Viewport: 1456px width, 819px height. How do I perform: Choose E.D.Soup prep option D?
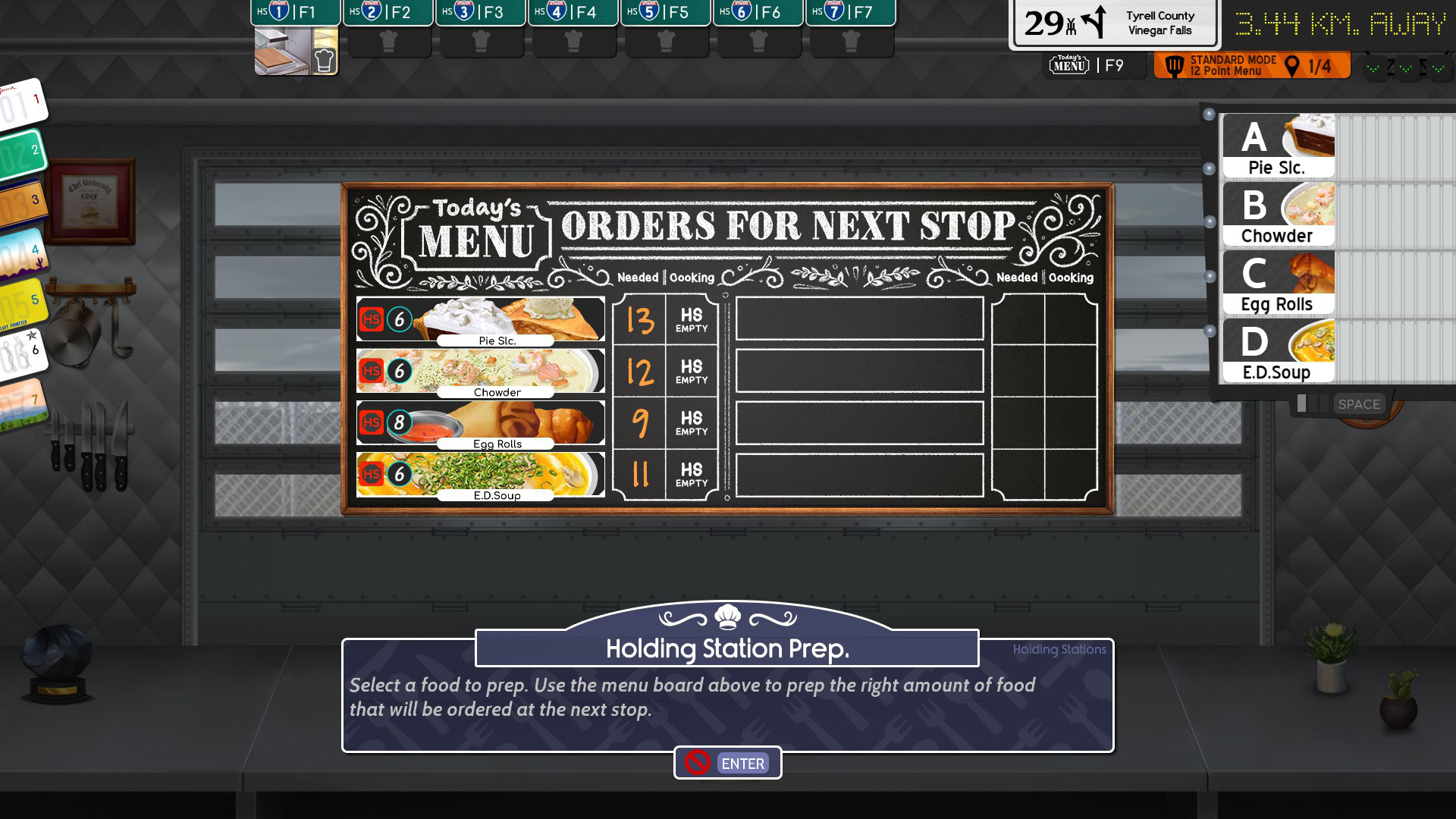pyautogui.click(x=1279, y=351)
